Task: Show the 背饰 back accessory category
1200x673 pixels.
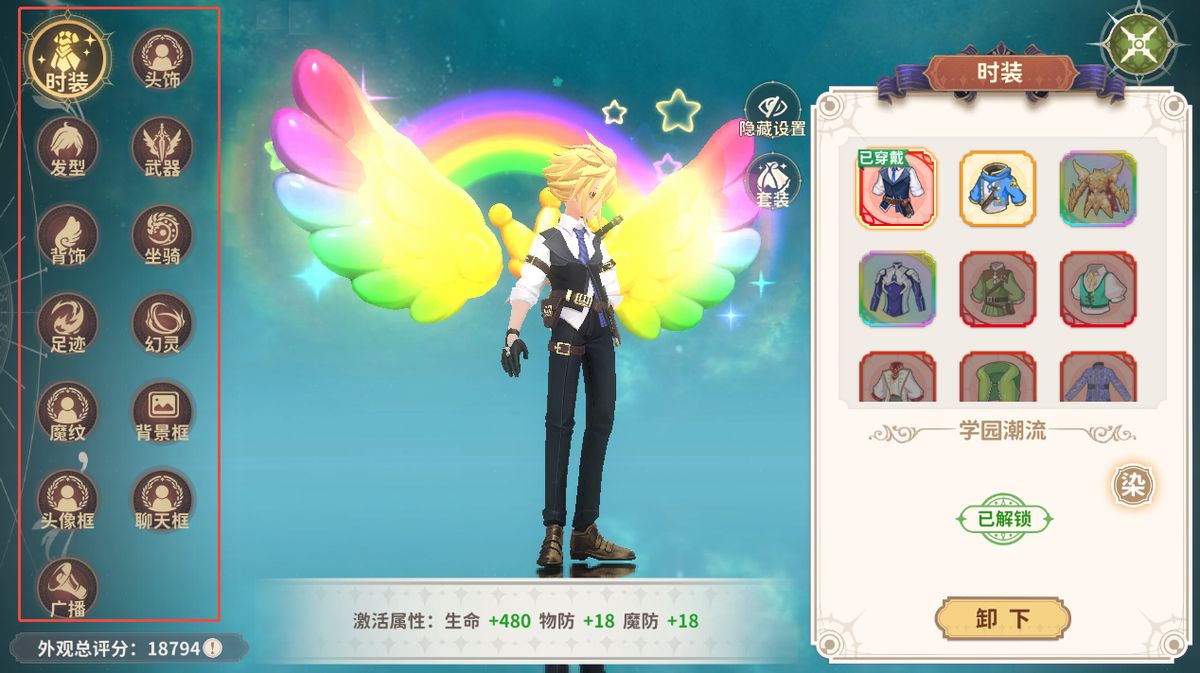Action: tap(68, 235)
